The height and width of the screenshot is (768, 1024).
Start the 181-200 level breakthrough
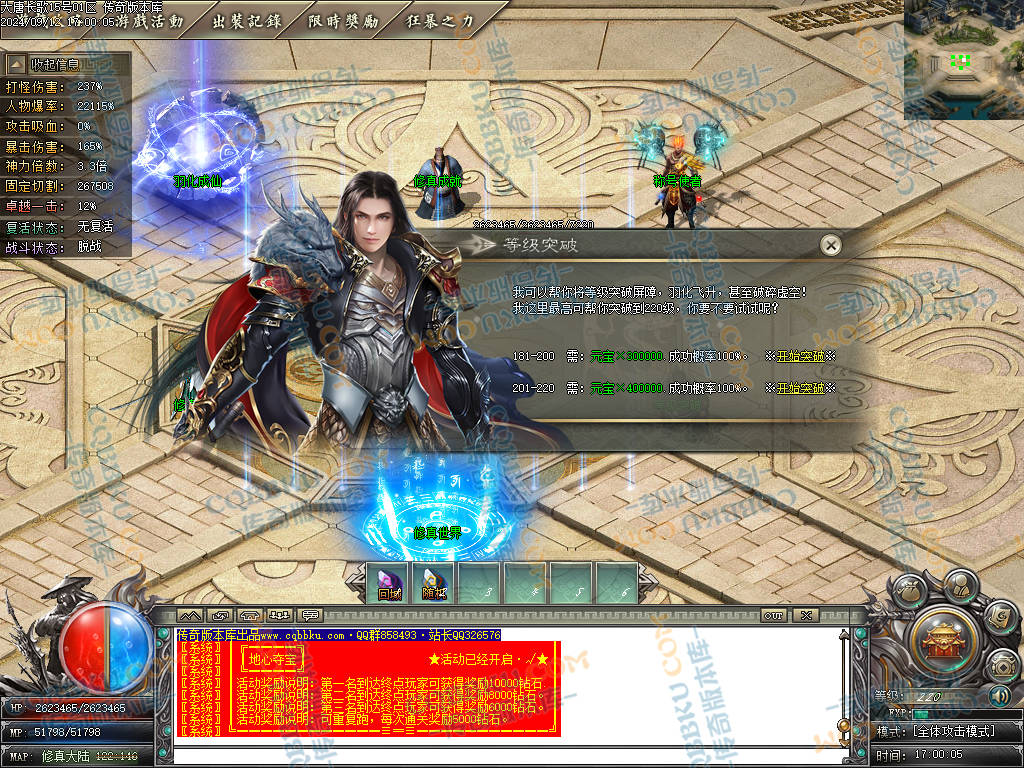[800, 357]
